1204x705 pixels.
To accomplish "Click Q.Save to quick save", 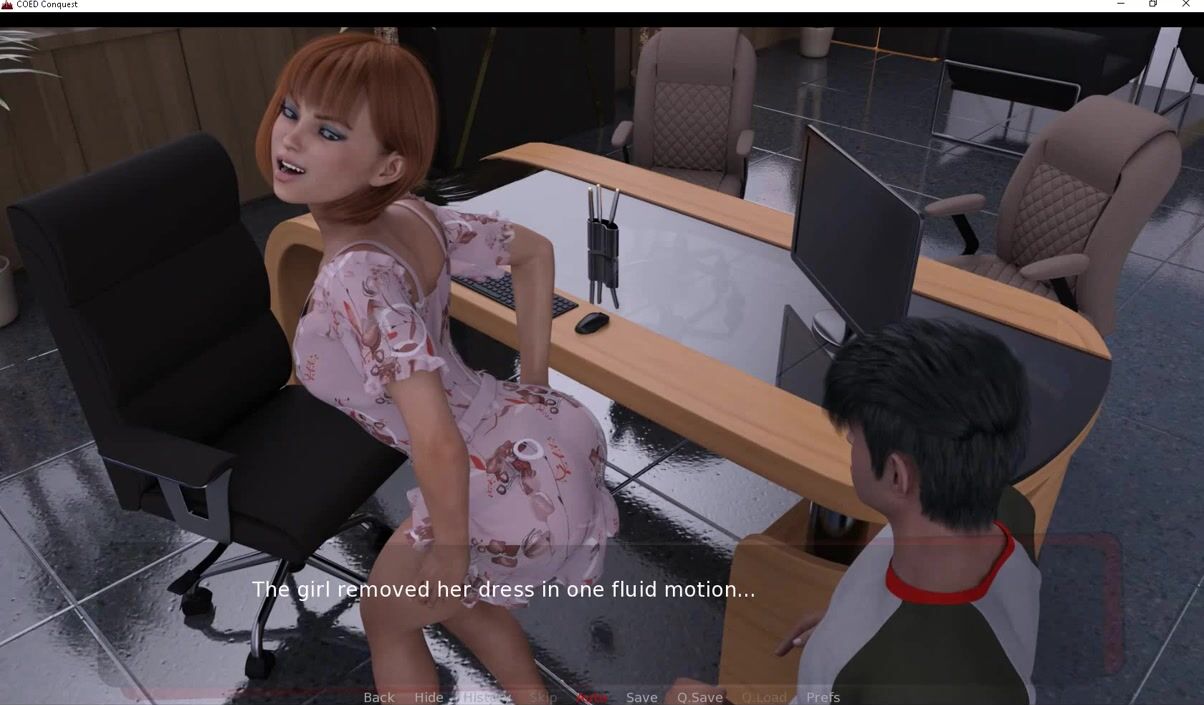I will (x=699, y=697).
